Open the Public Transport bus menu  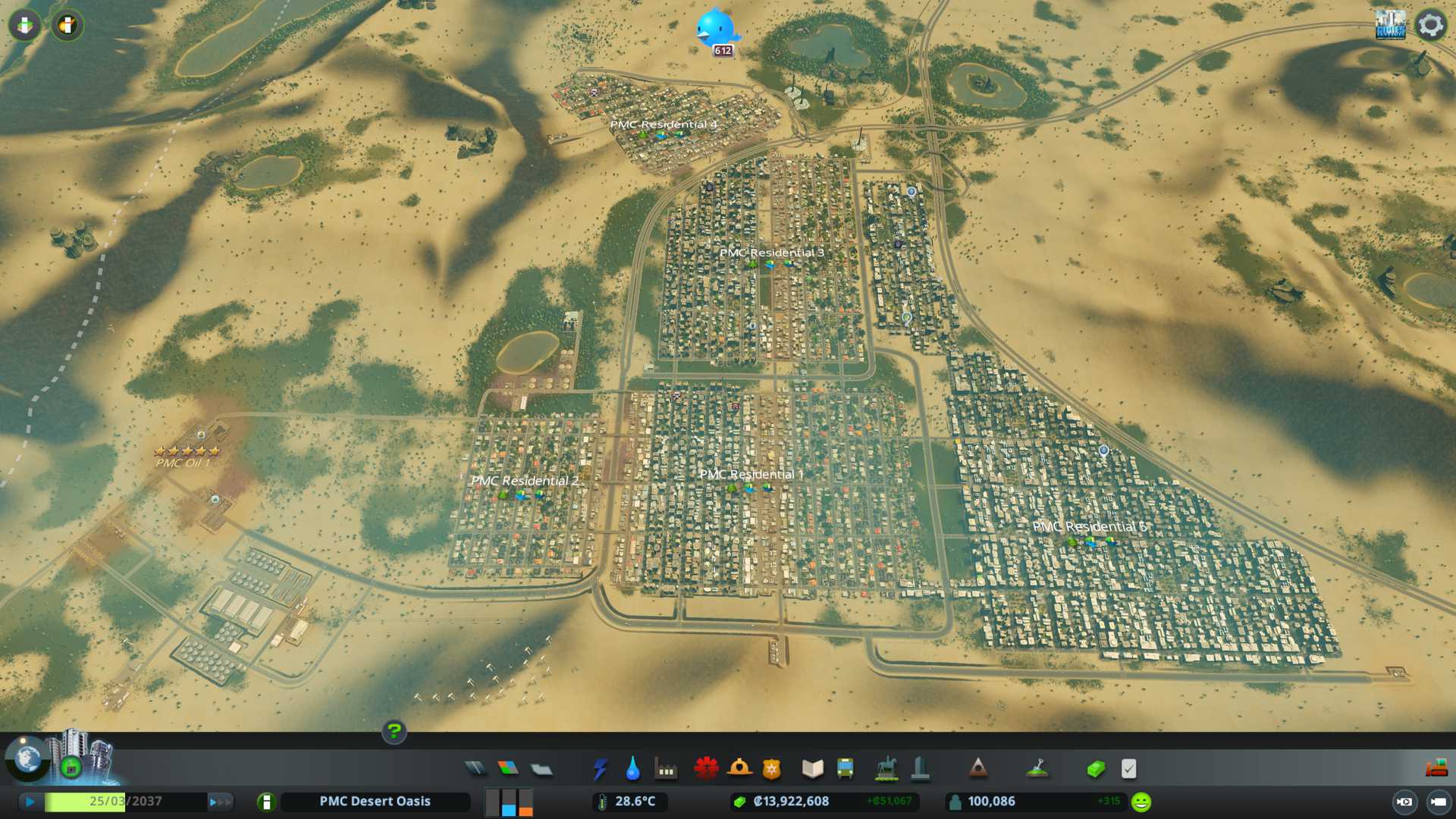(845, 769)
